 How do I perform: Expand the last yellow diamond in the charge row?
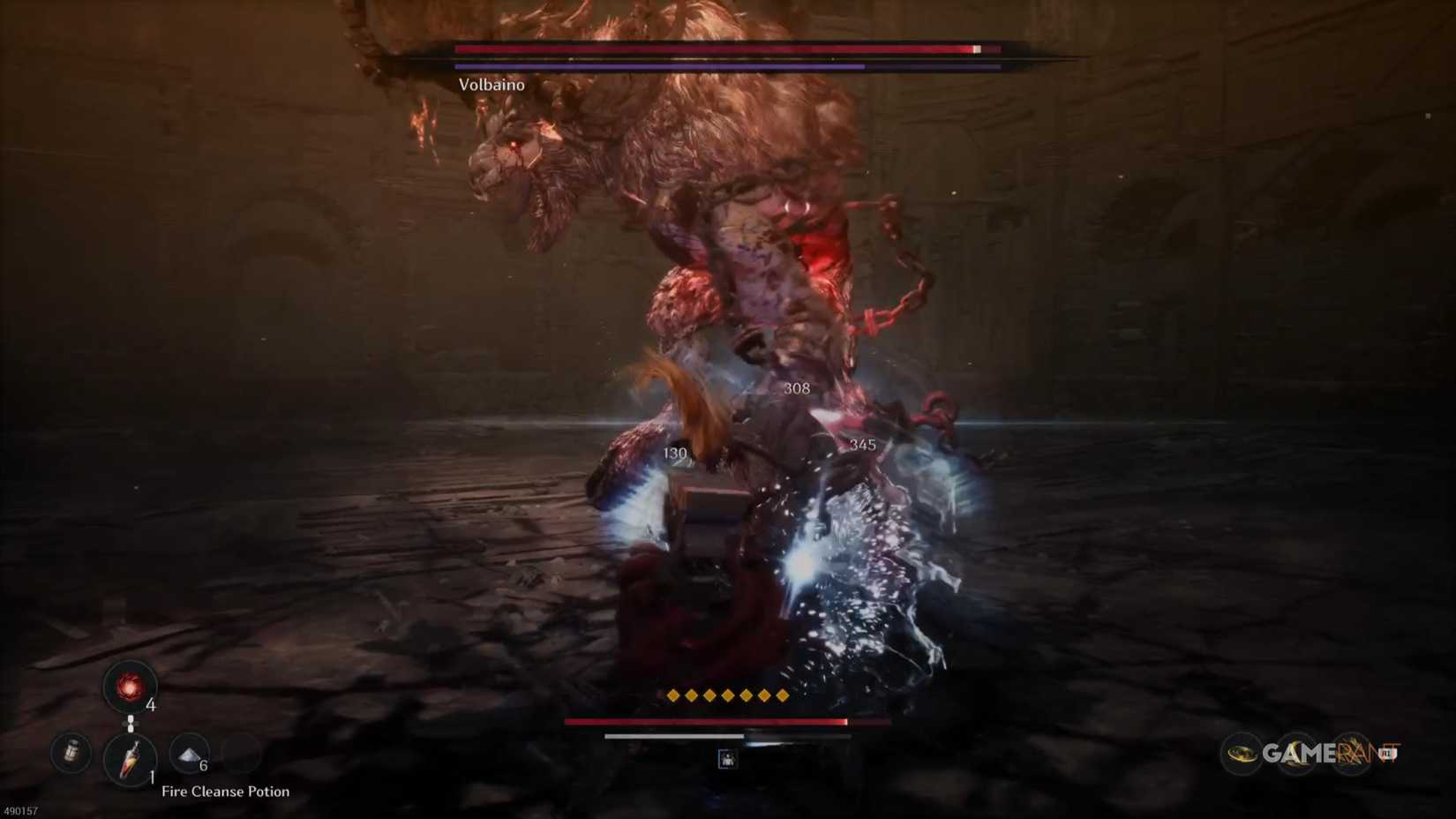click(x=780, y=696)
